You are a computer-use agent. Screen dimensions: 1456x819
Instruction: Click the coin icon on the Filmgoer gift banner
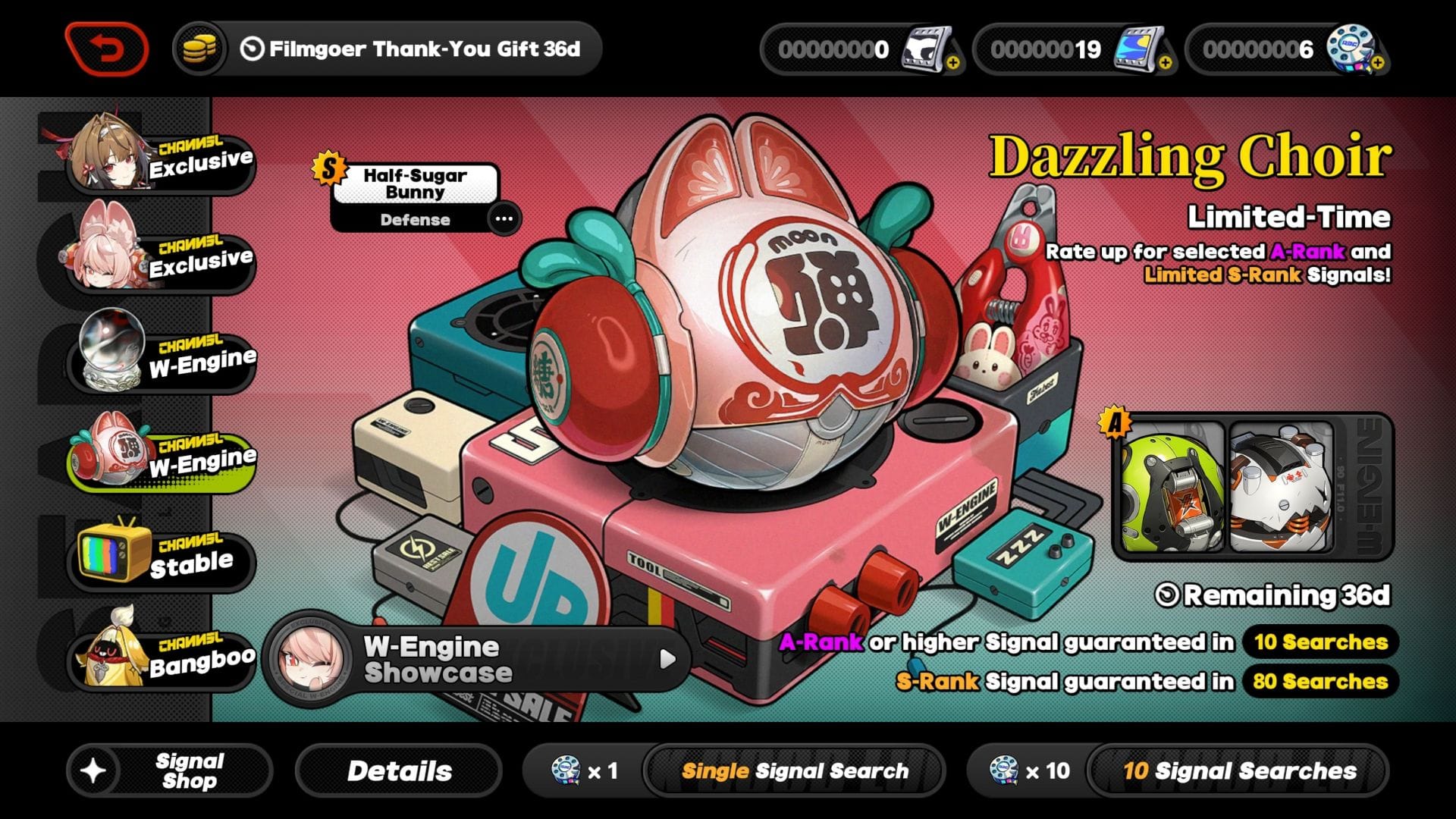199,49
